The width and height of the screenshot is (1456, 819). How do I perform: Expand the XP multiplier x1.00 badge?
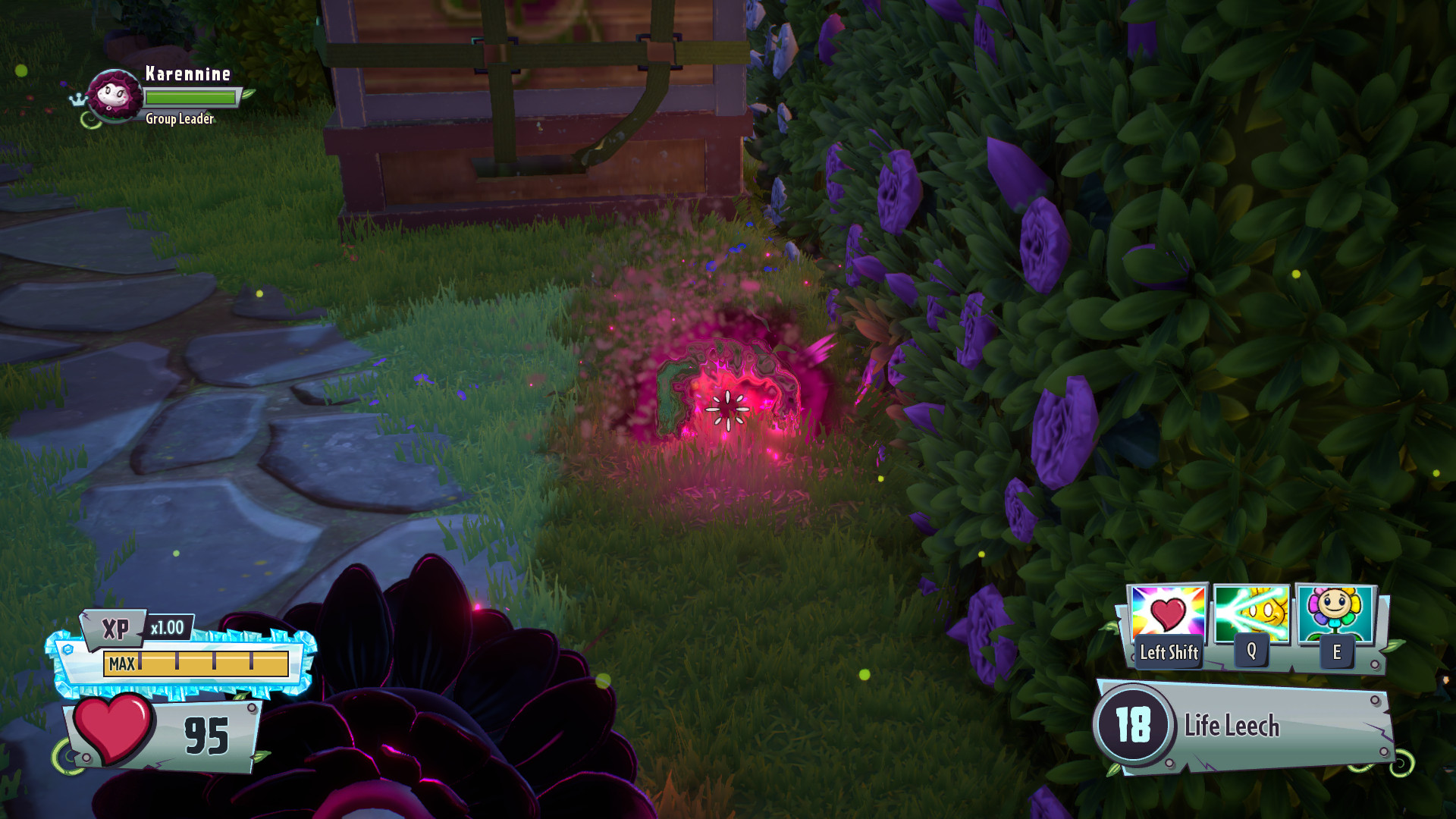click(x=172, y=628)
